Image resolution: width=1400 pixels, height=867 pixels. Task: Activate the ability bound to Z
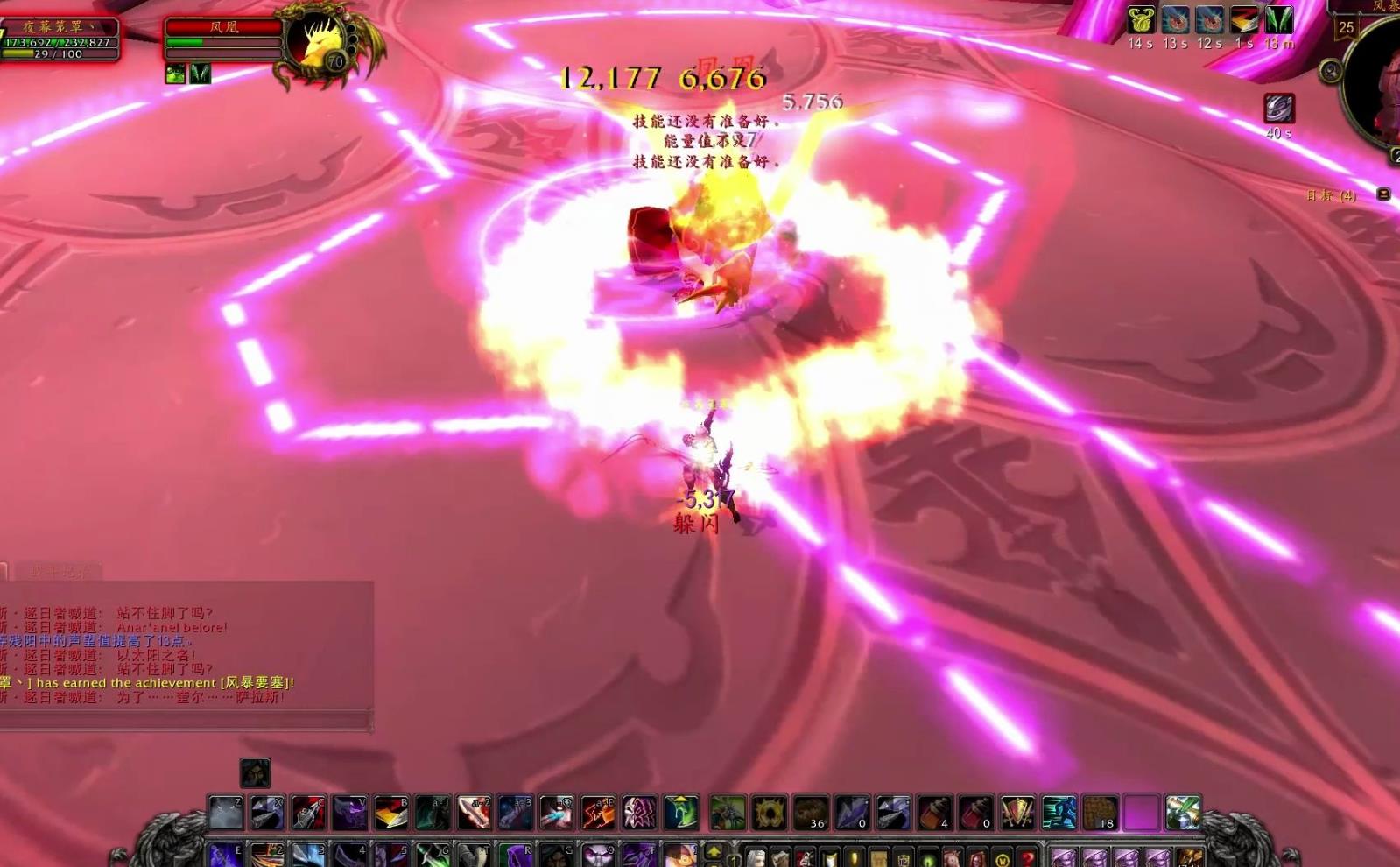click(x=226, y=813)
